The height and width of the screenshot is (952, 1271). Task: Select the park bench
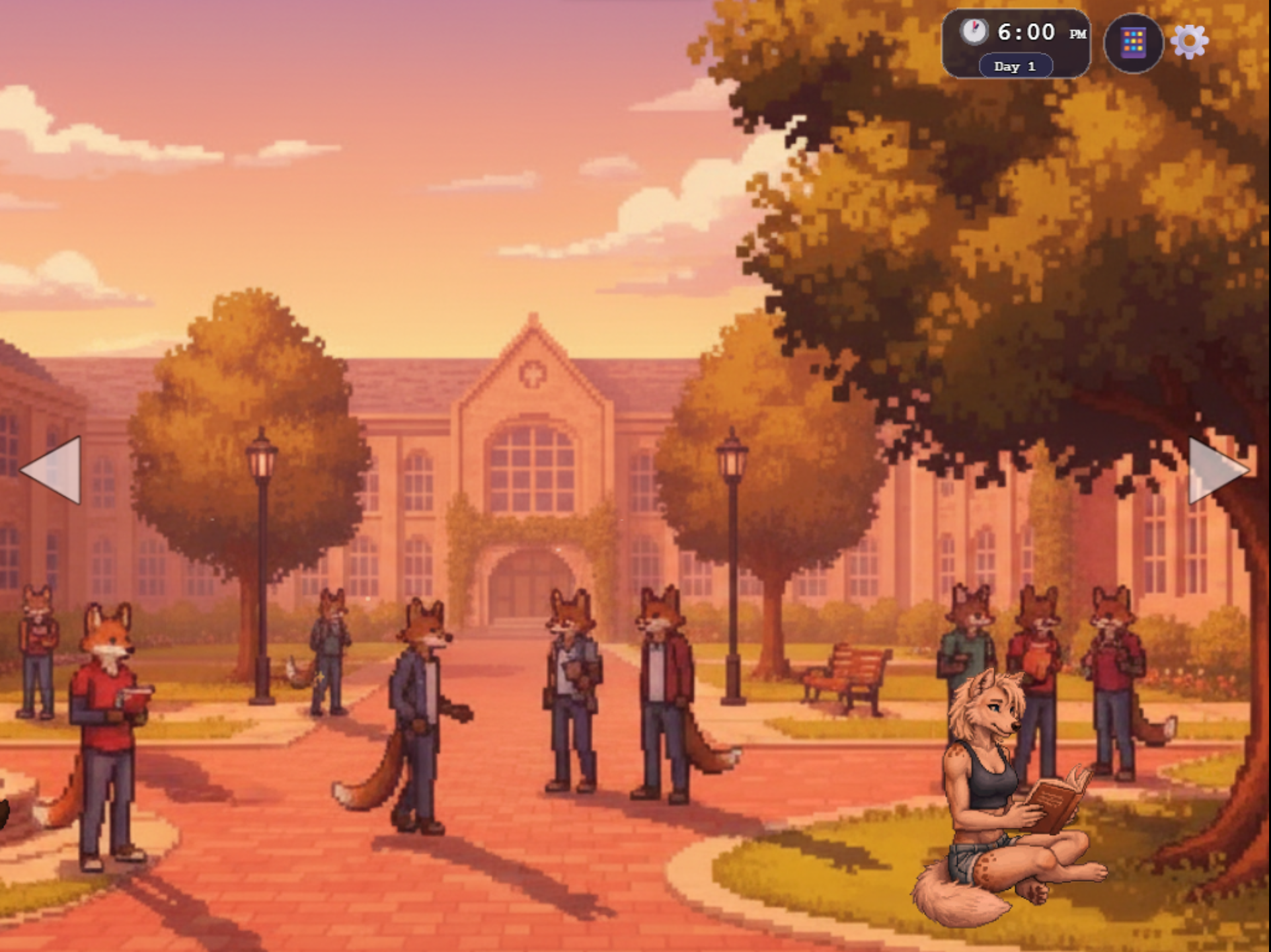click(847, 674)
